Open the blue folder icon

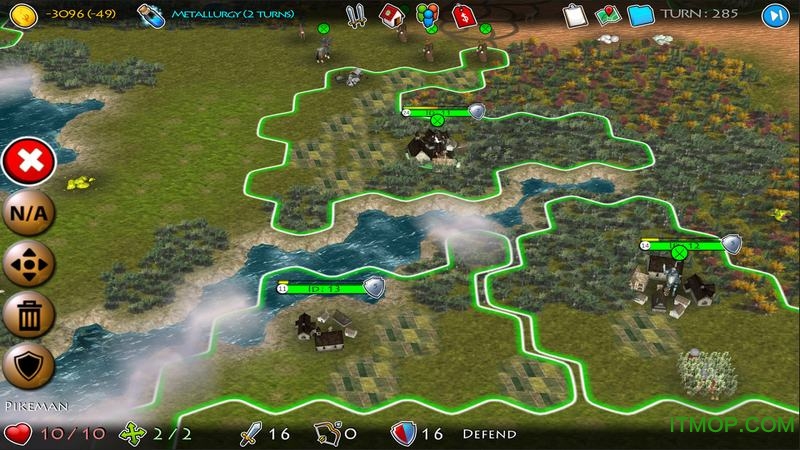pyautogui.click(x=641, y=15)
